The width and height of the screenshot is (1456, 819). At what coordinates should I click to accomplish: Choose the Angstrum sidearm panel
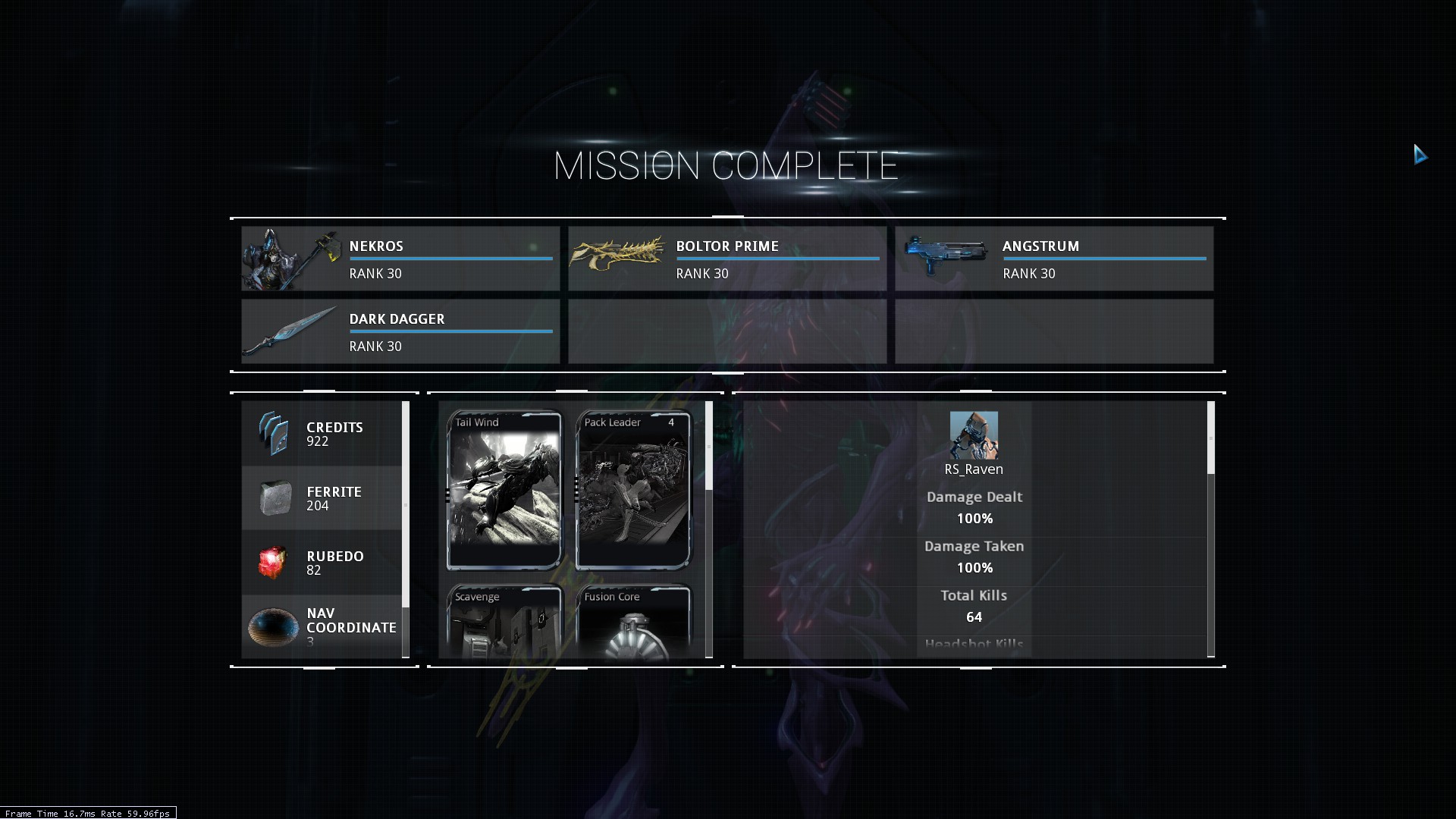point(1054,259)
